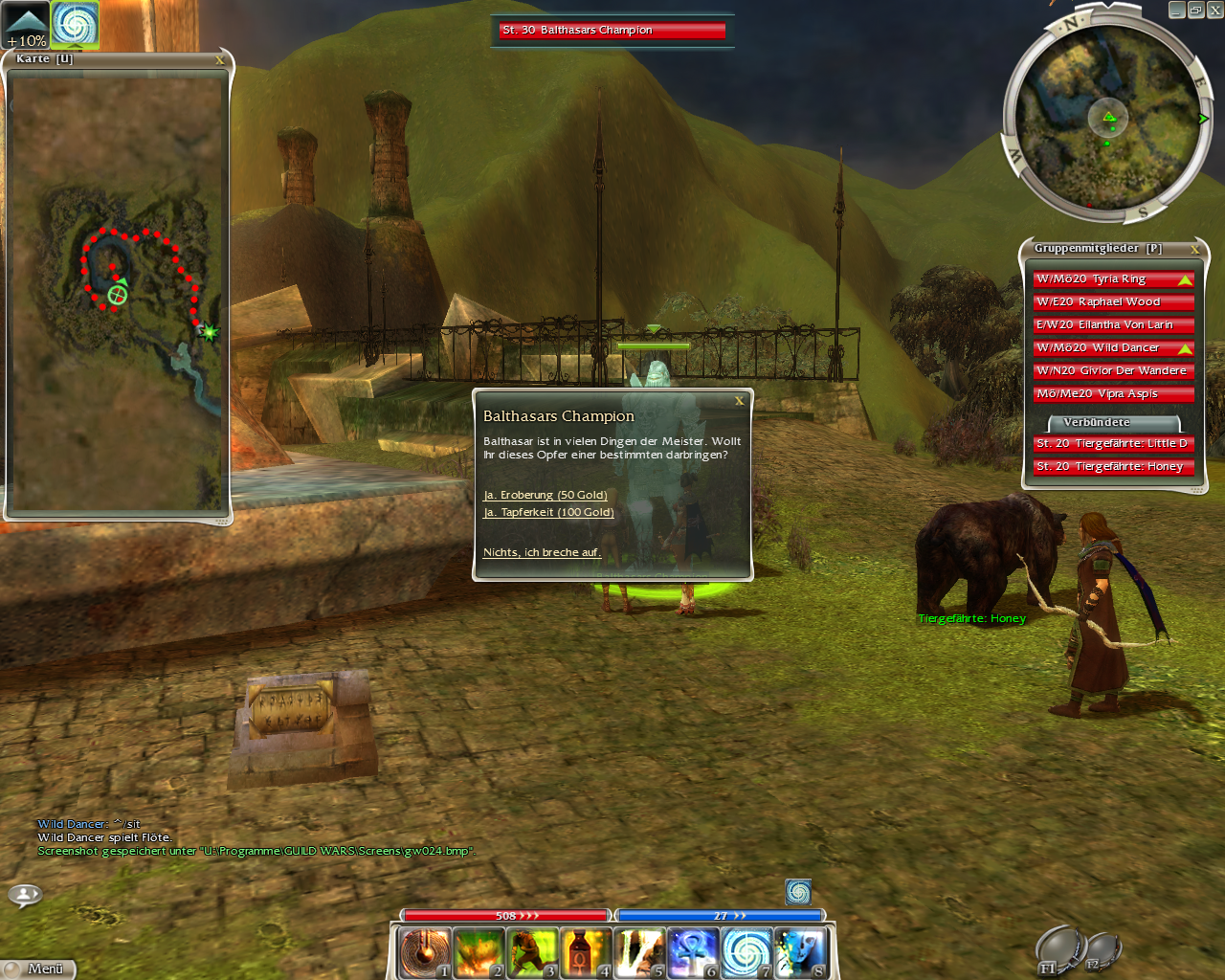1225x980 pixels.
Task: Close the Karte map panel
Action: point(220,60)
